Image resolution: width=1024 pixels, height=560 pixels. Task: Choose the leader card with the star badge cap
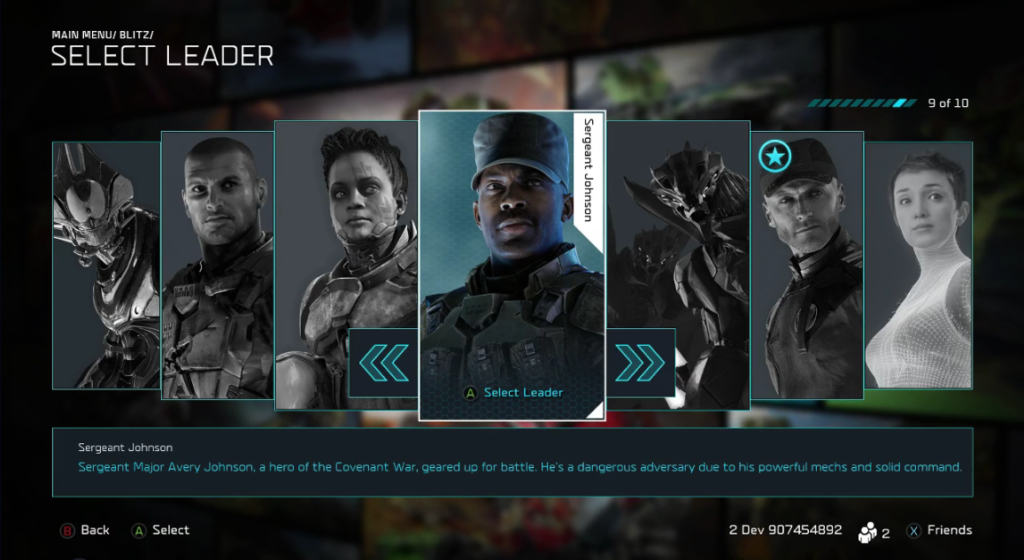(x=806, y=265)
